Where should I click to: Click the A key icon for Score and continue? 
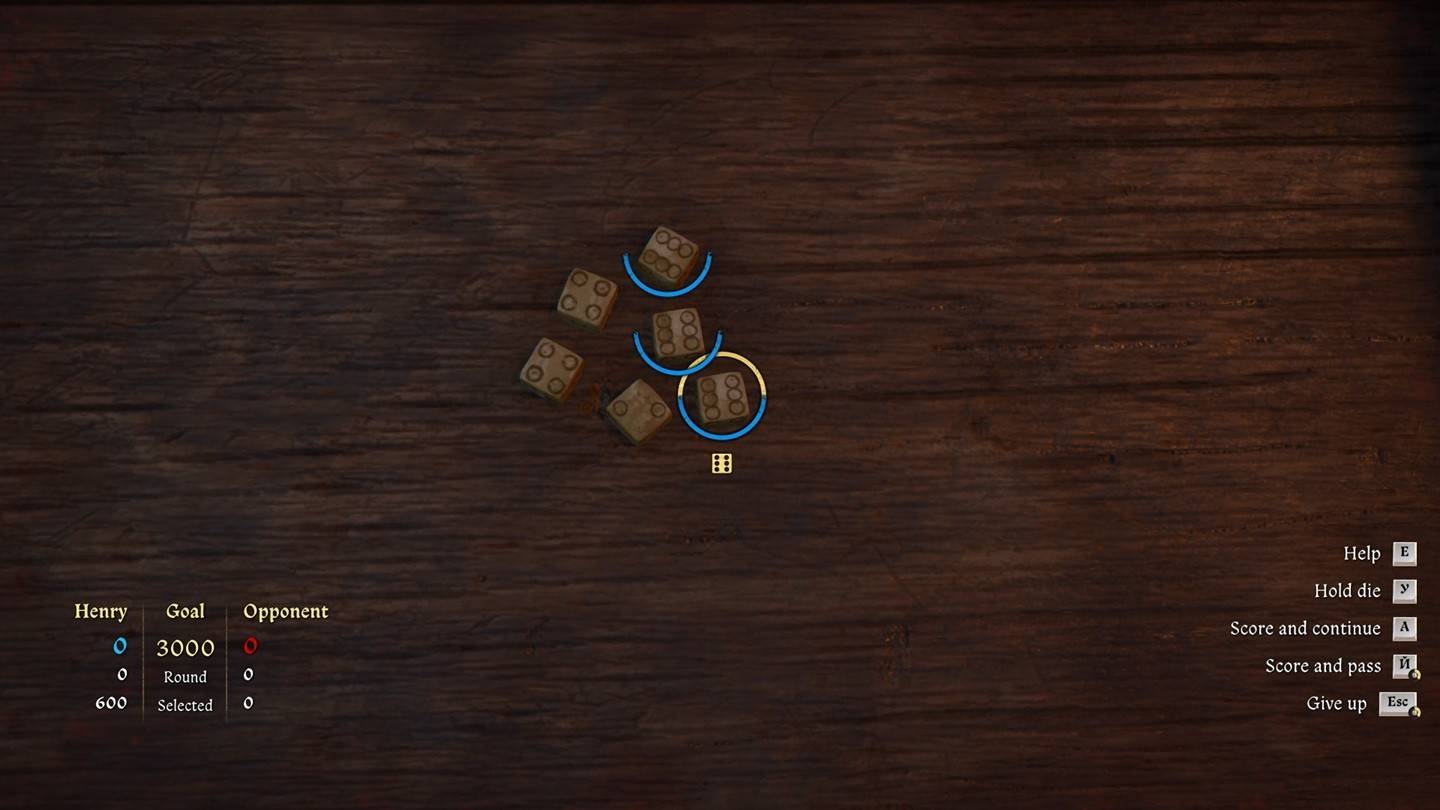tap(1404, 628)
